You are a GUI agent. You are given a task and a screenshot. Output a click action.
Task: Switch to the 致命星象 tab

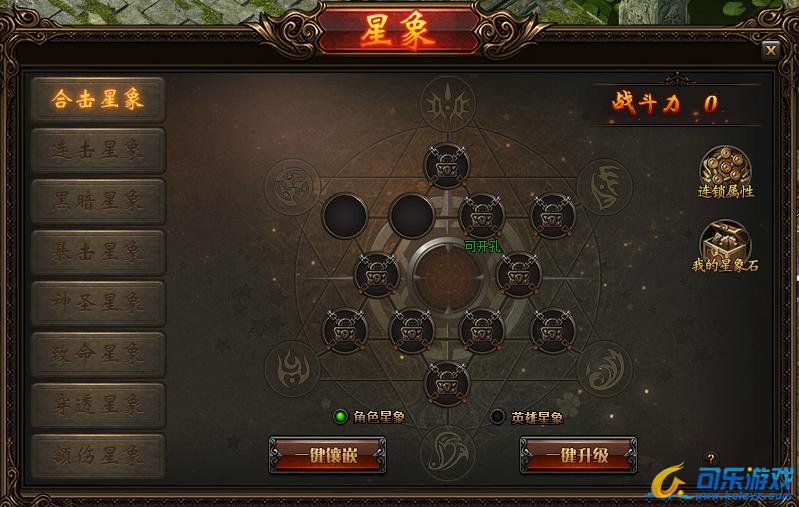(98, 353)
